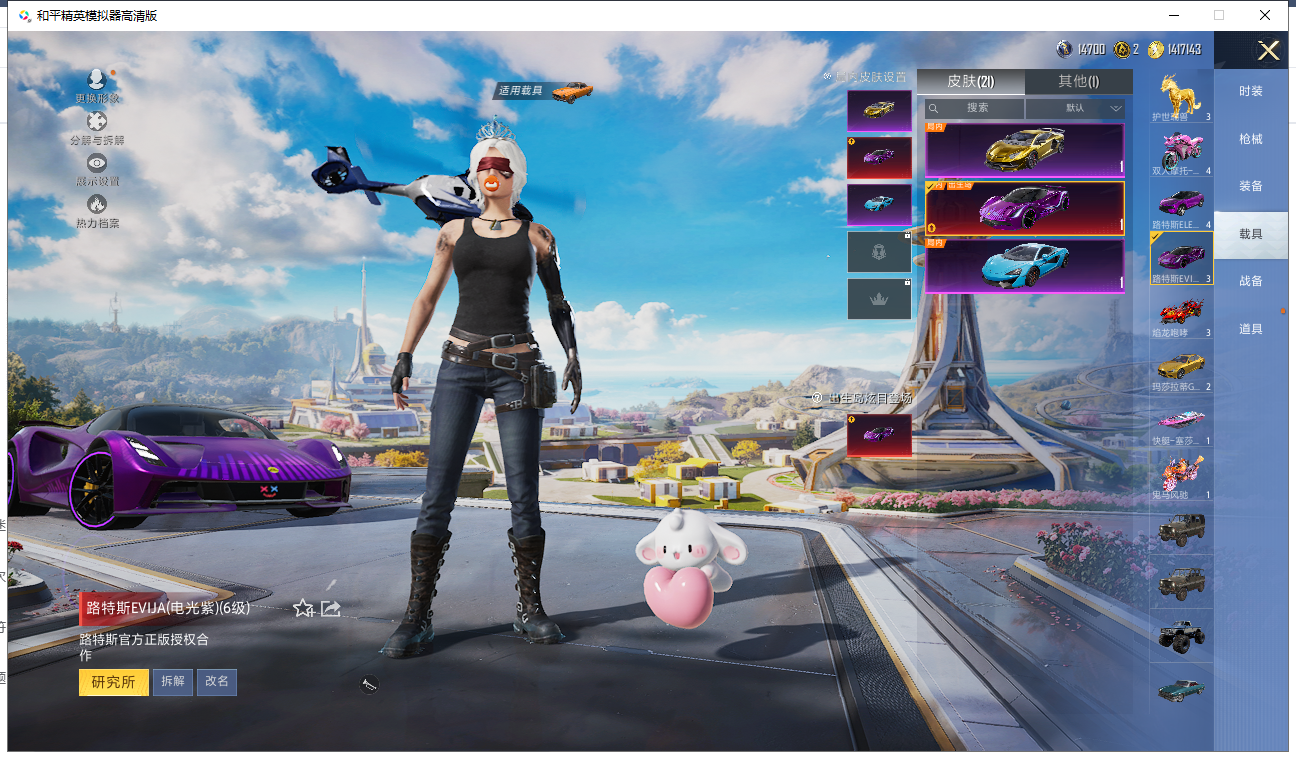Select the pink two-seat motorcycle vehicle
This screenshot has width=1296, height=759.
click(x=1181, y=153)
